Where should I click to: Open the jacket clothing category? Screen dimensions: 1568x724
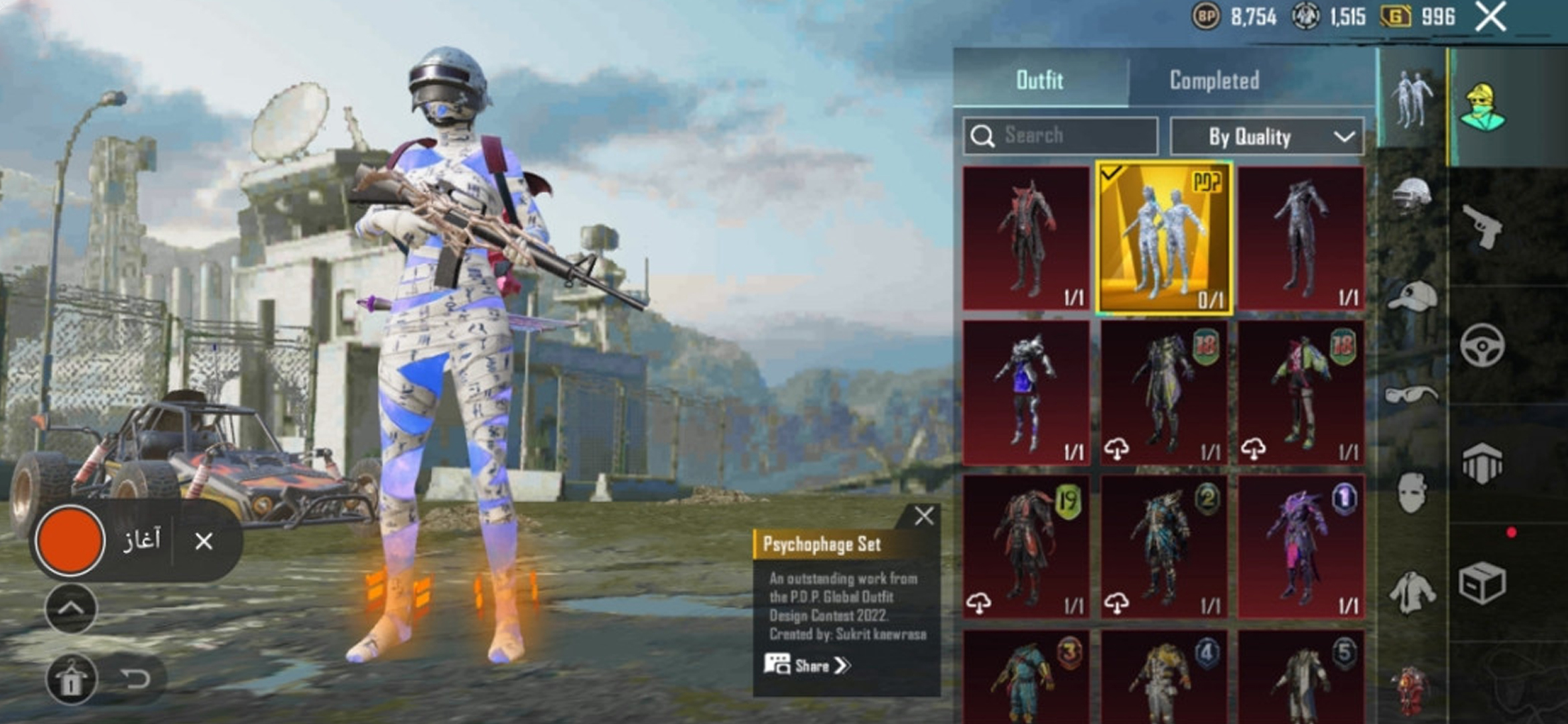pos(1411,593)
